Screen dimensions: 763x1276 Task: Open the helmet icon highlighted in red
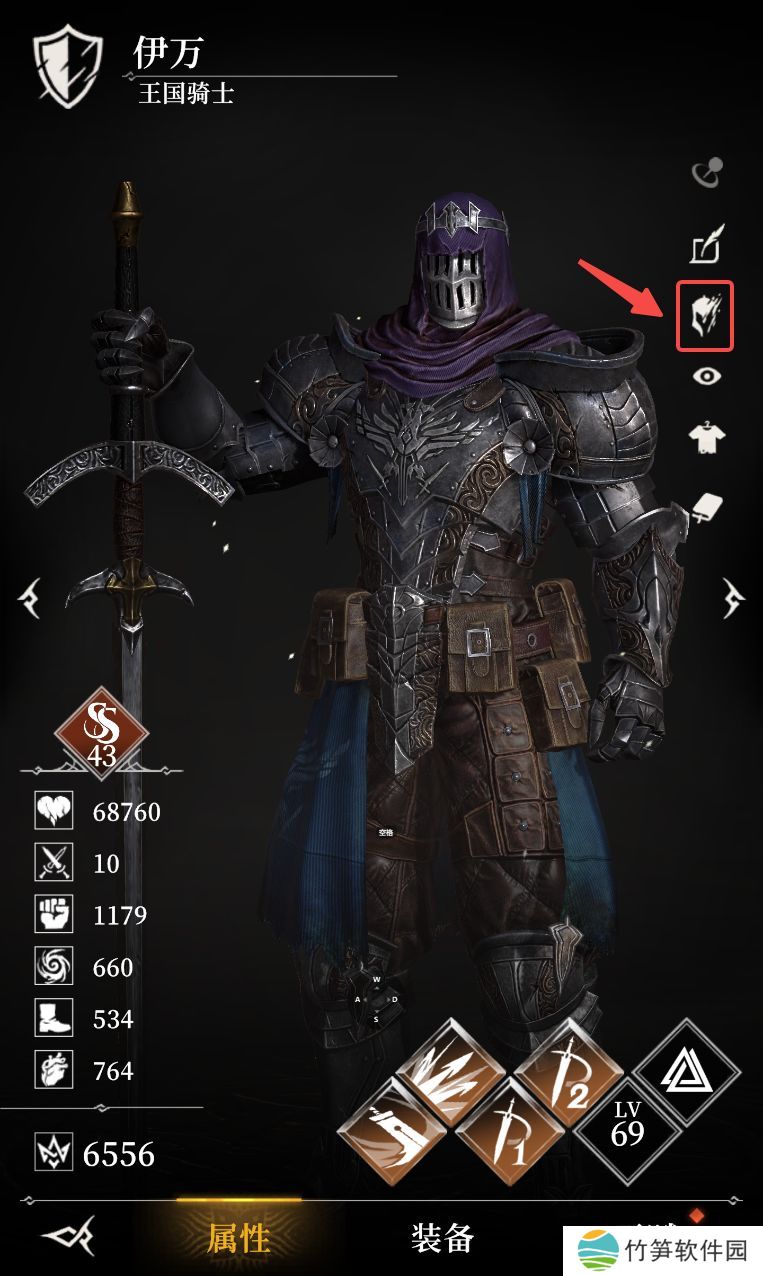click(705, 316)
